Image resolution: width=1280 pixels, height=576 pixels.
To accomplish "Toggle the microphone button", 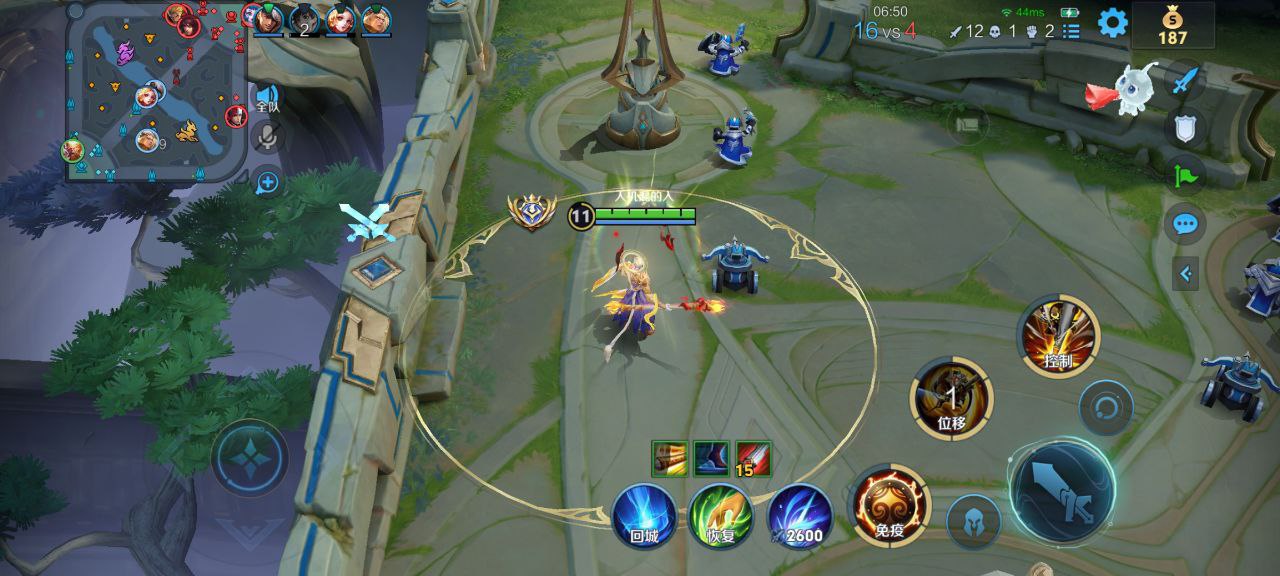I will 267,138.
